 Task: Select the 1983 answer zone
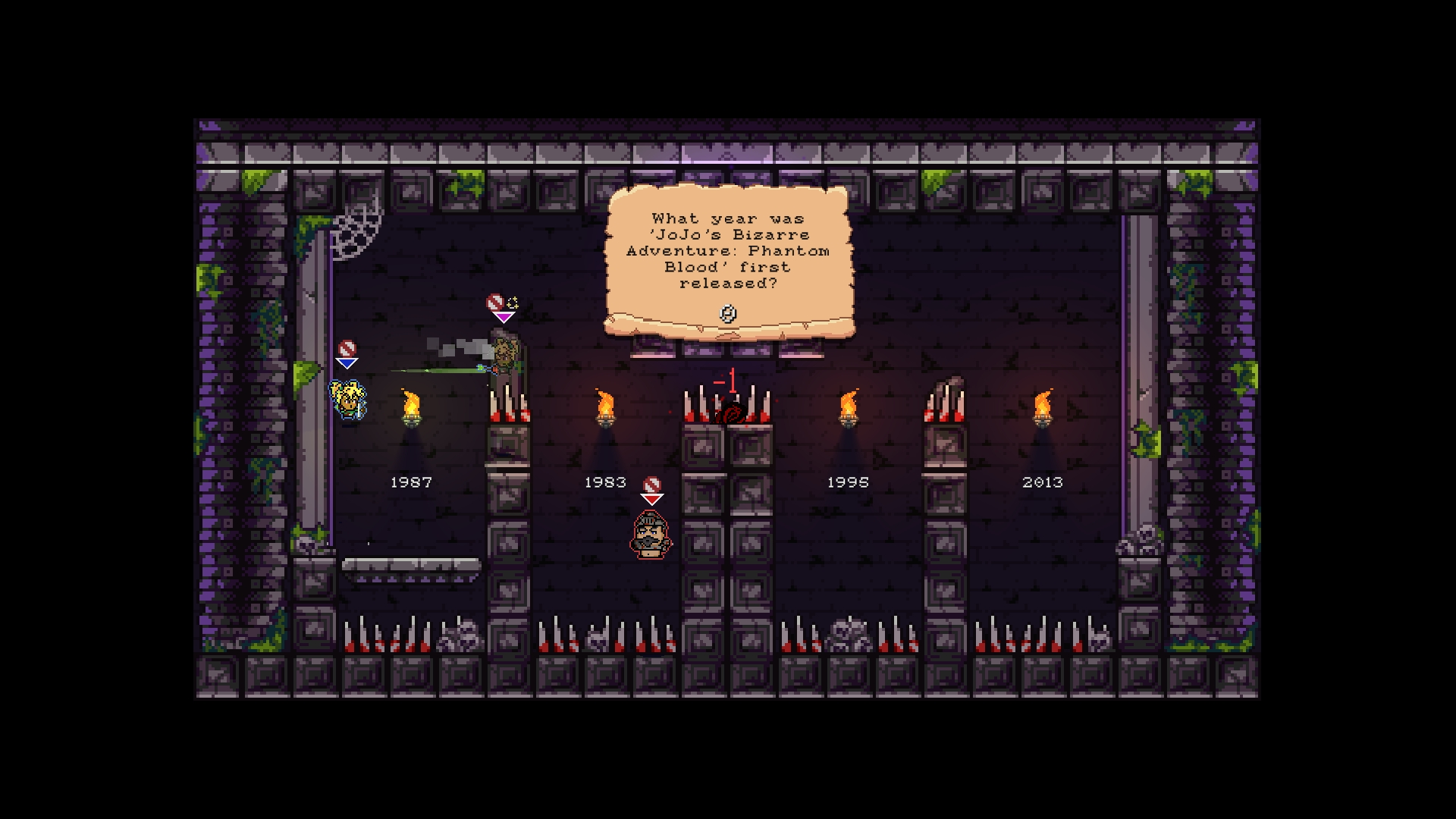click(x=604, y=481)
